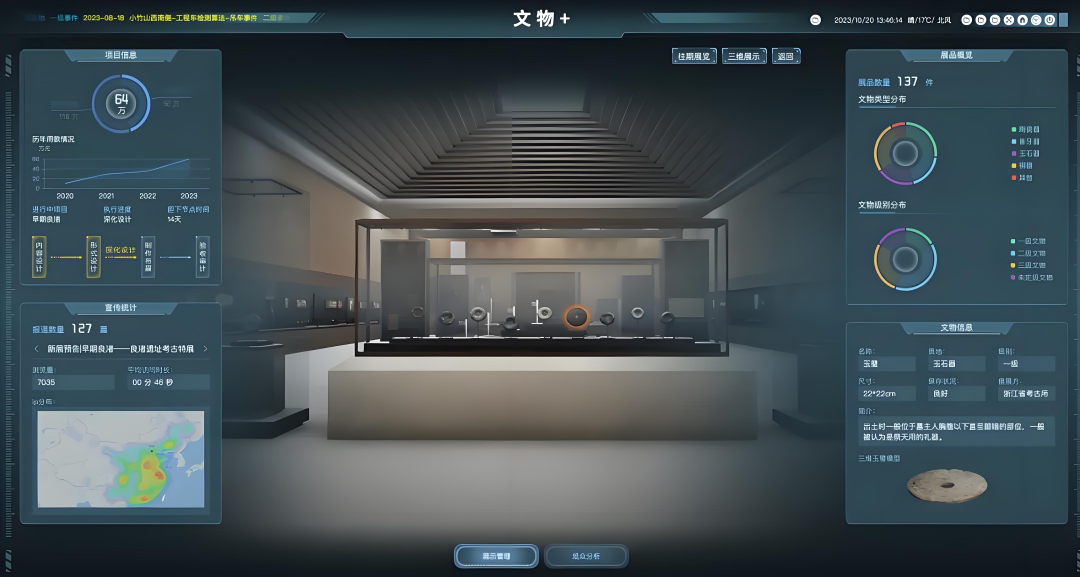The image size is (1080, 577).
Task: Switch to the 观众分析 audience analysis tab
Action: coord(586,555)
